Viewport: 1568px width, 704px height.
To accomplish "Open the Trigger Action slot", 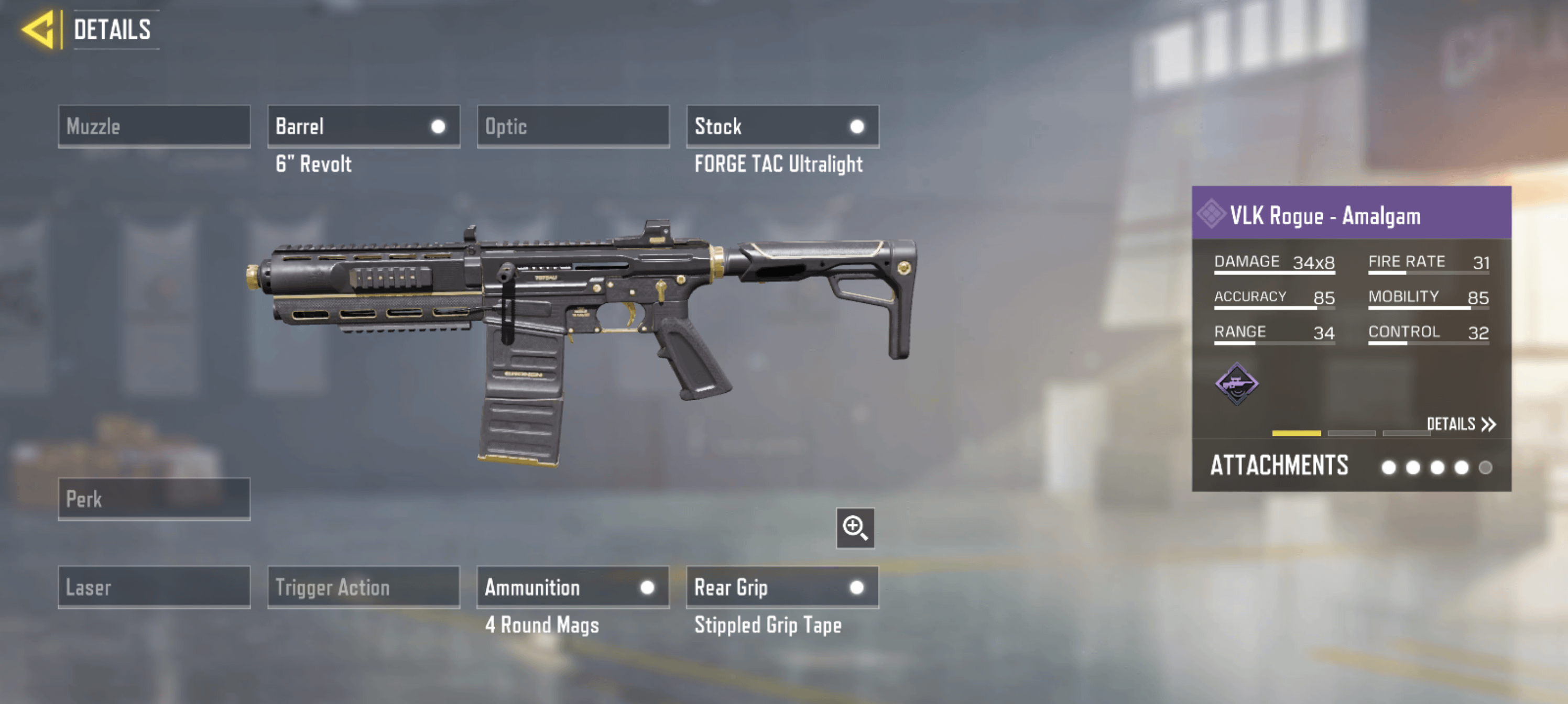I will point(363,587).
